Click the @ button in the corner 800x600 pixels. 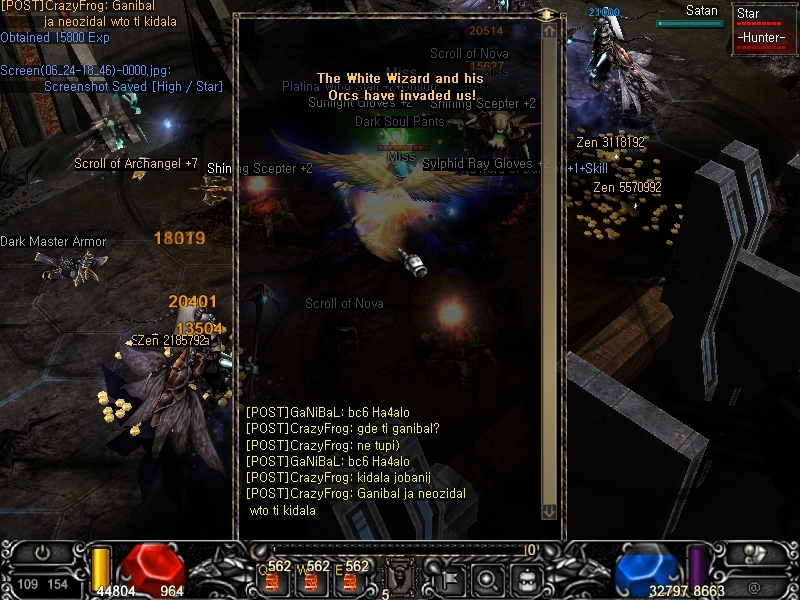point(753,585)
